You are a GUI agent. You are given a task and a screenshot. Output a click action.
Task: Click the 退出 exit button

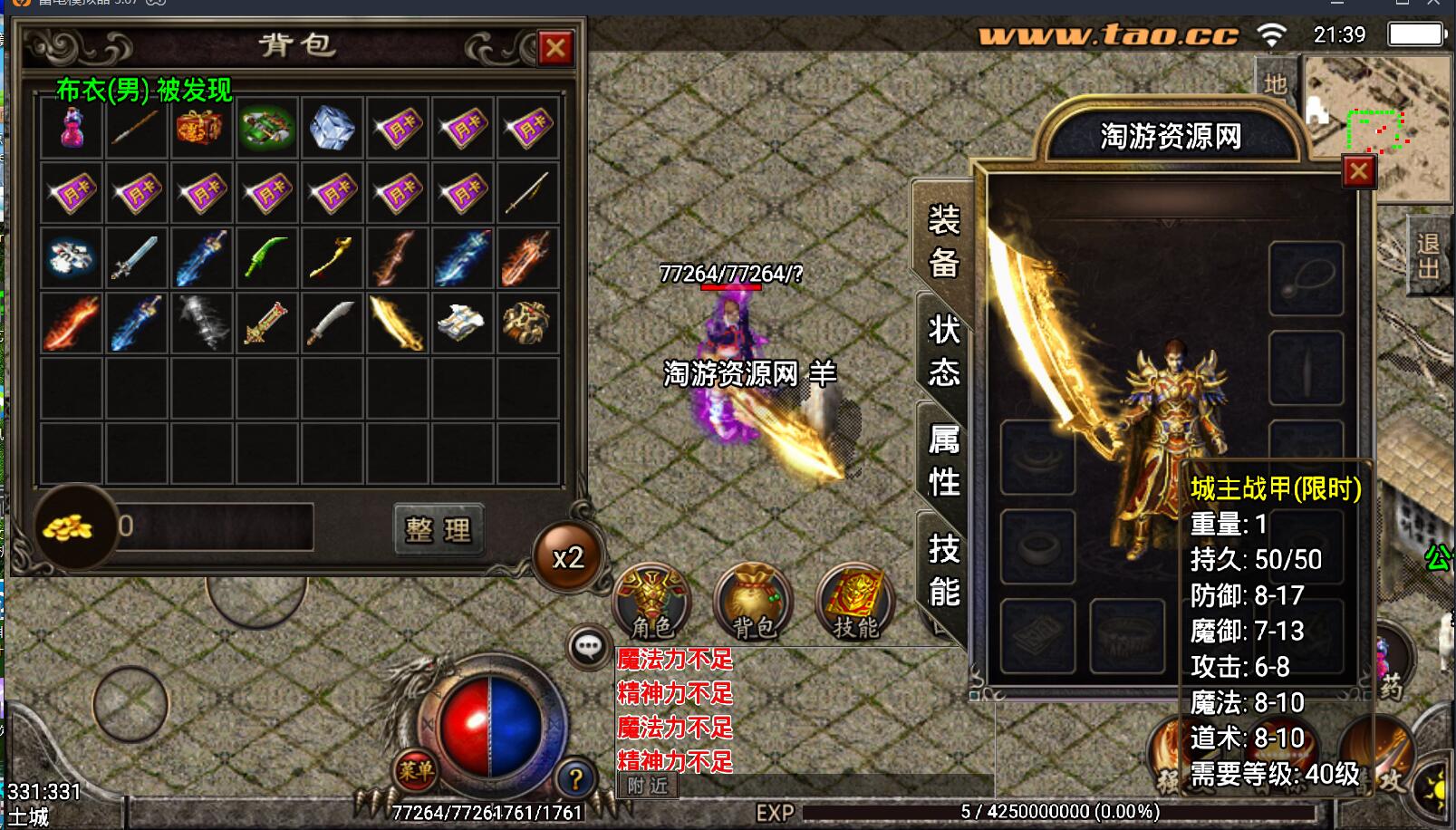click(x=1429, y=256)
